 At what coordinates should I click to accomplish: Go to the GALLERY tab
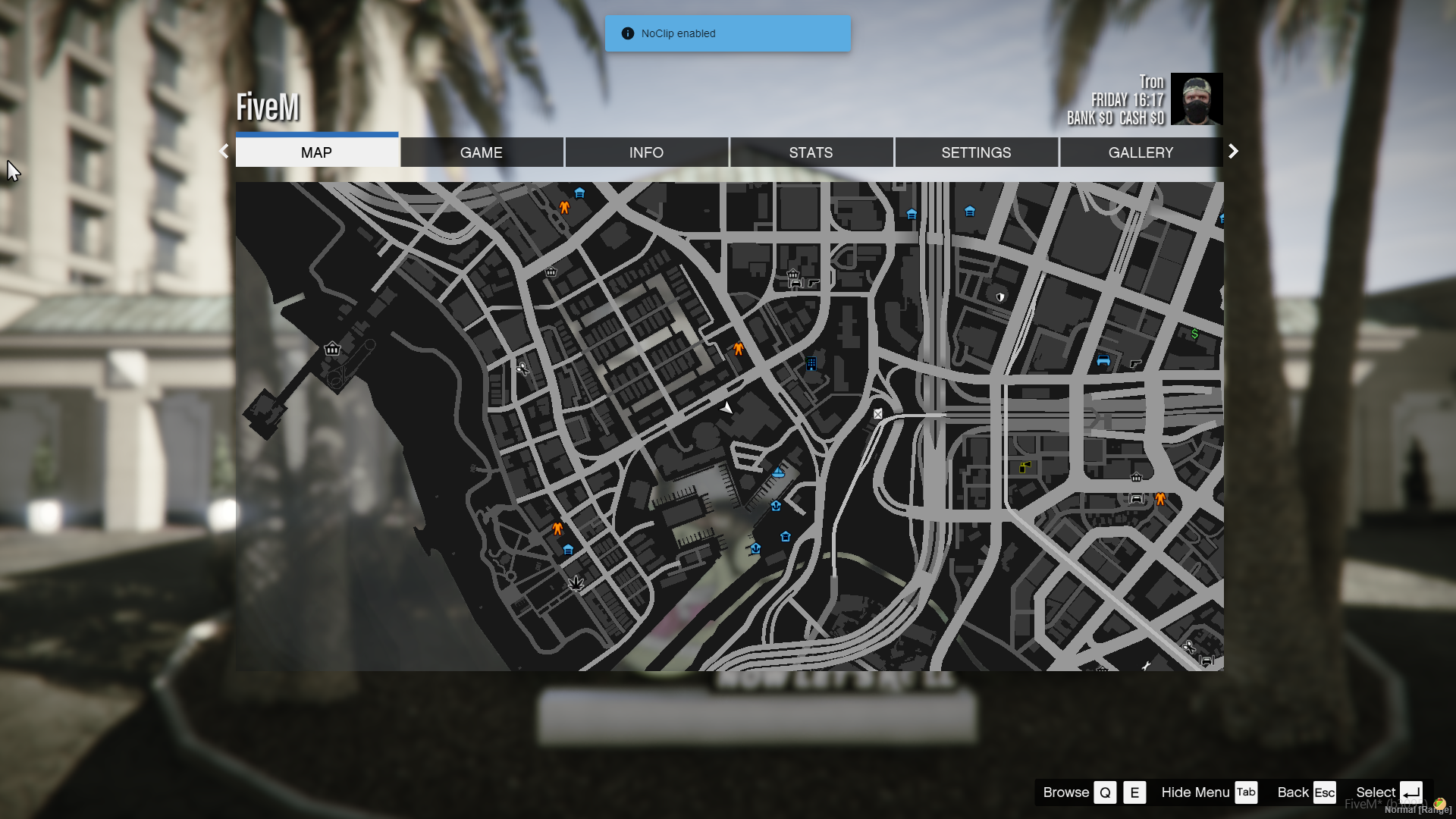pyautogui.click(x=1141, y=152)
